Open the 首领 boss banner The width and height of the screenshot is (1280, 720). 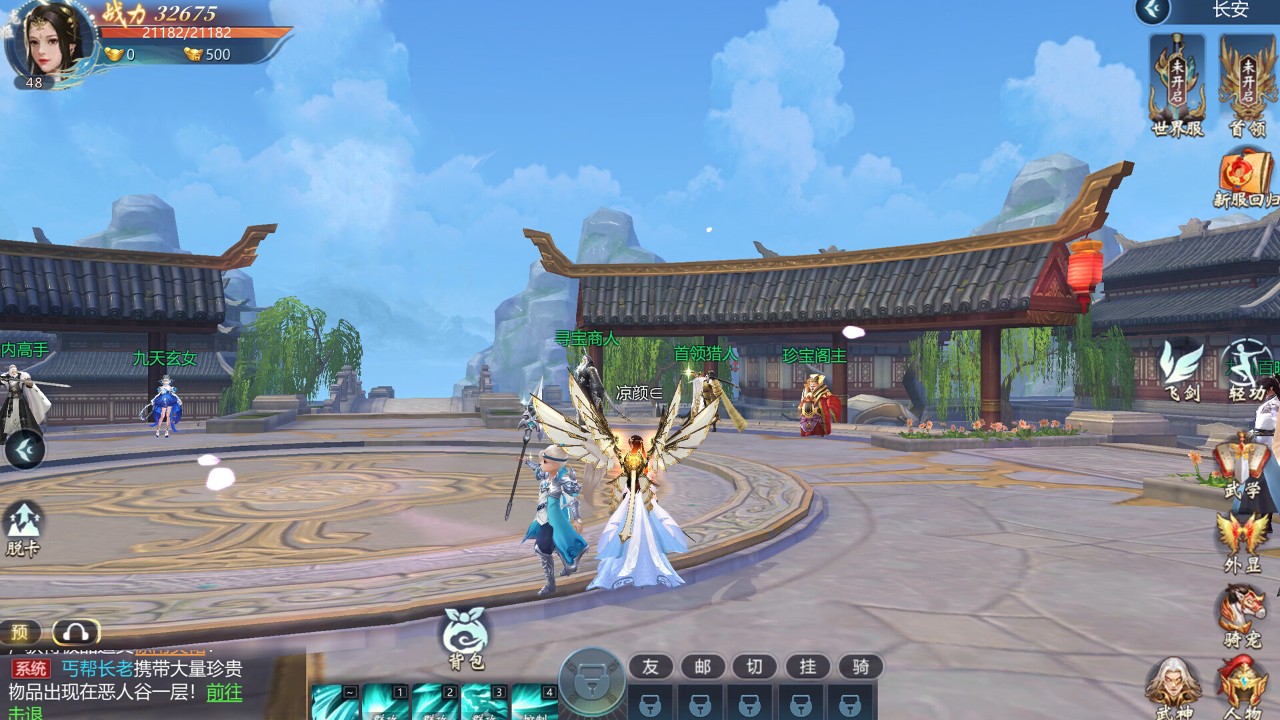(x=1247, y=83)
